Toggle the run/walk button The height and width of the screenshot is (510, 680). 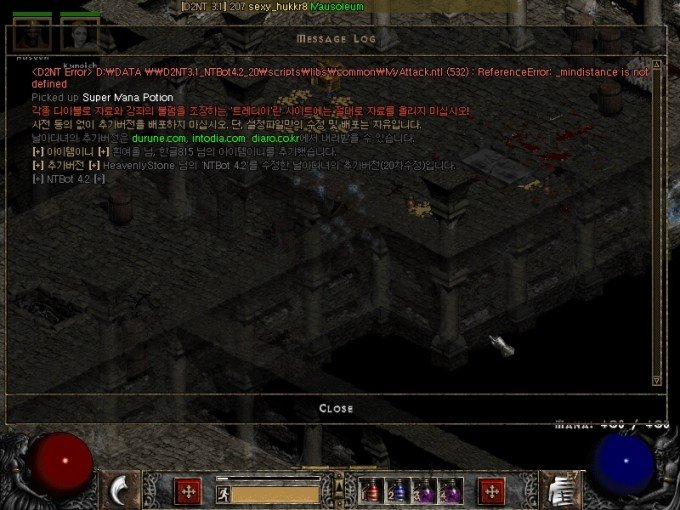[x=223, y=493]
